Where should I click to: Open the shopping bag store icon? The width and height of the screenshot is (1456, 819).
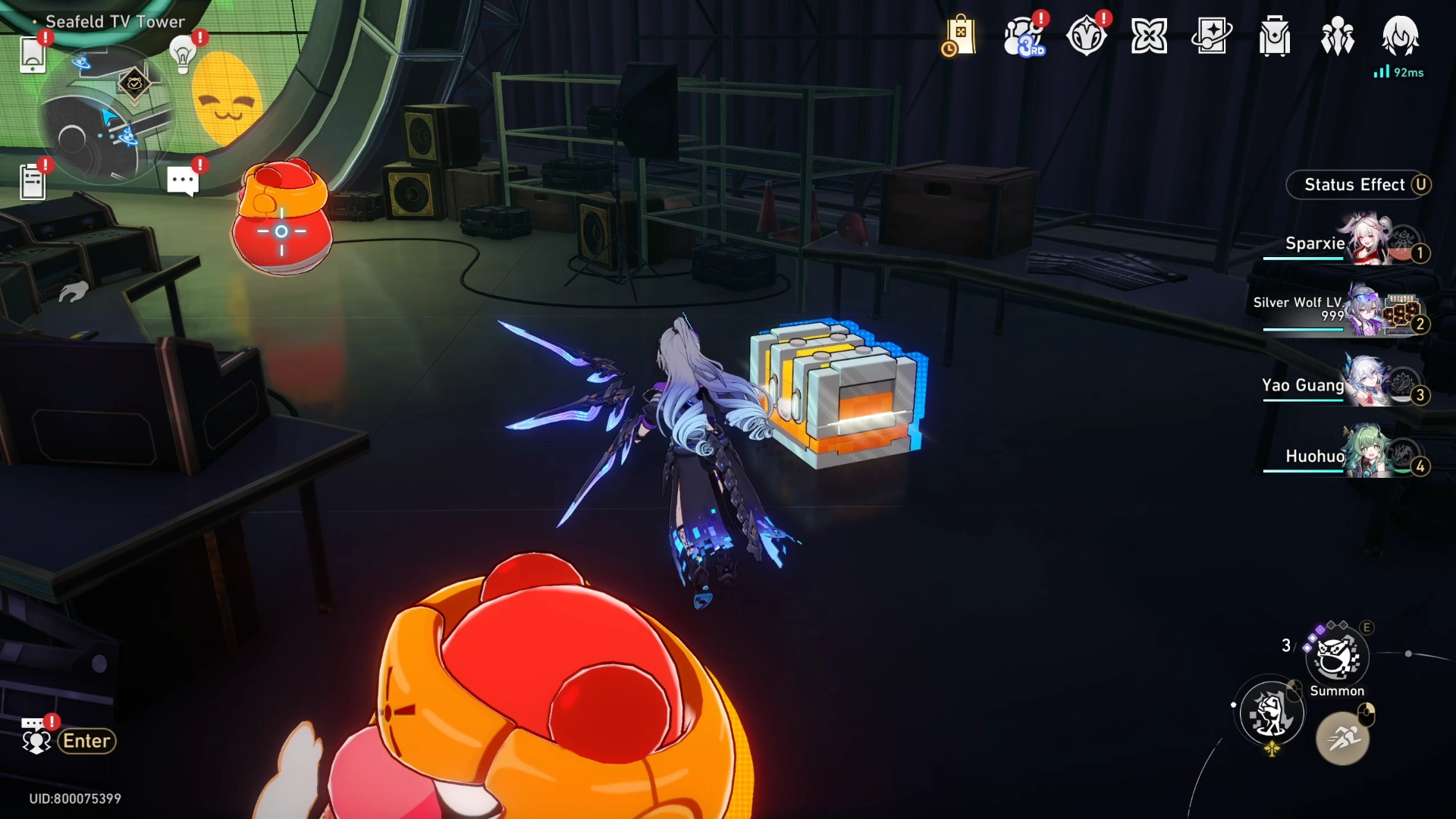[959, 36]
